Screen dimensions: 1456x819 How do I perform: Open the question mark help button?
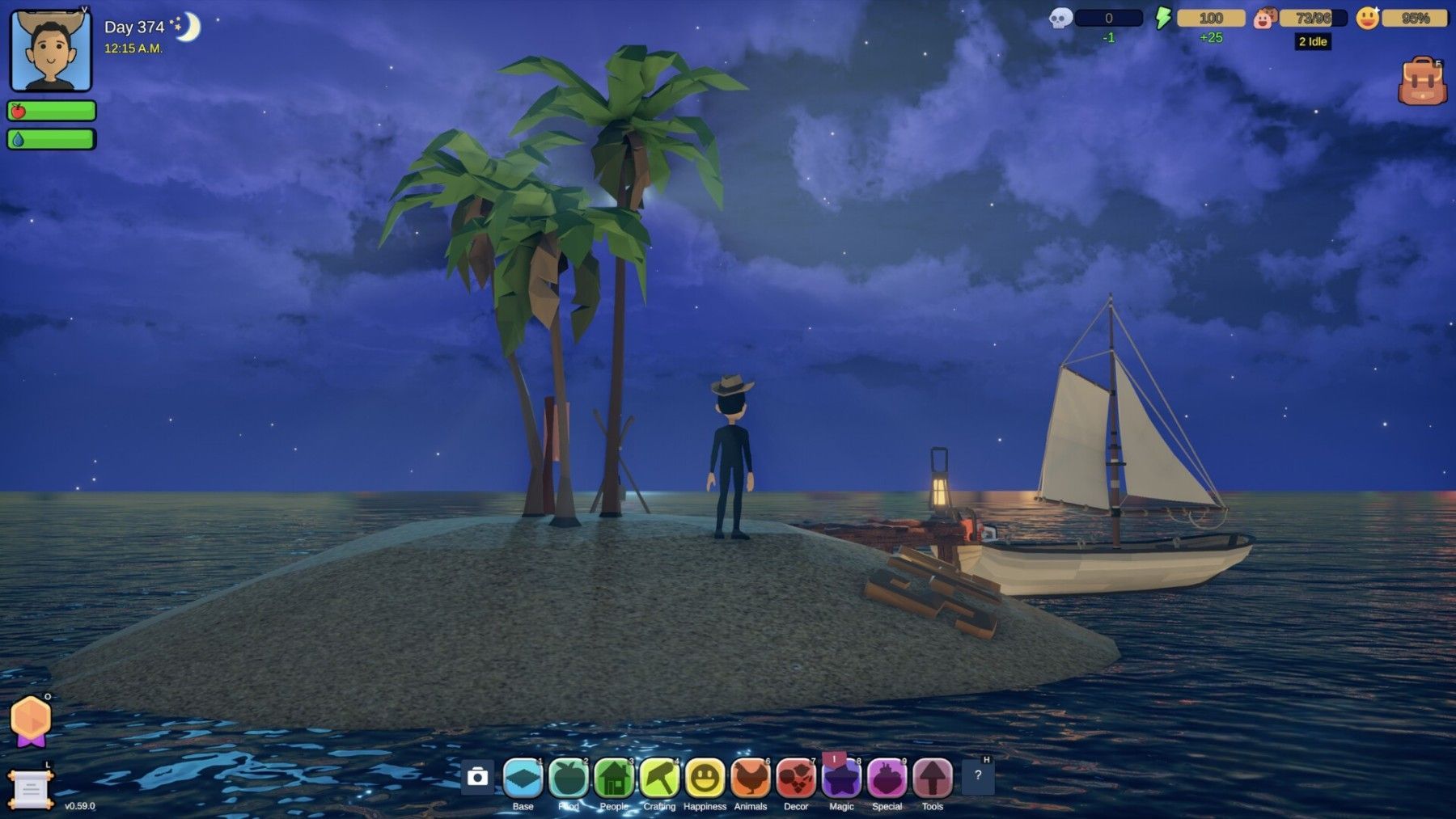(978, 776)
